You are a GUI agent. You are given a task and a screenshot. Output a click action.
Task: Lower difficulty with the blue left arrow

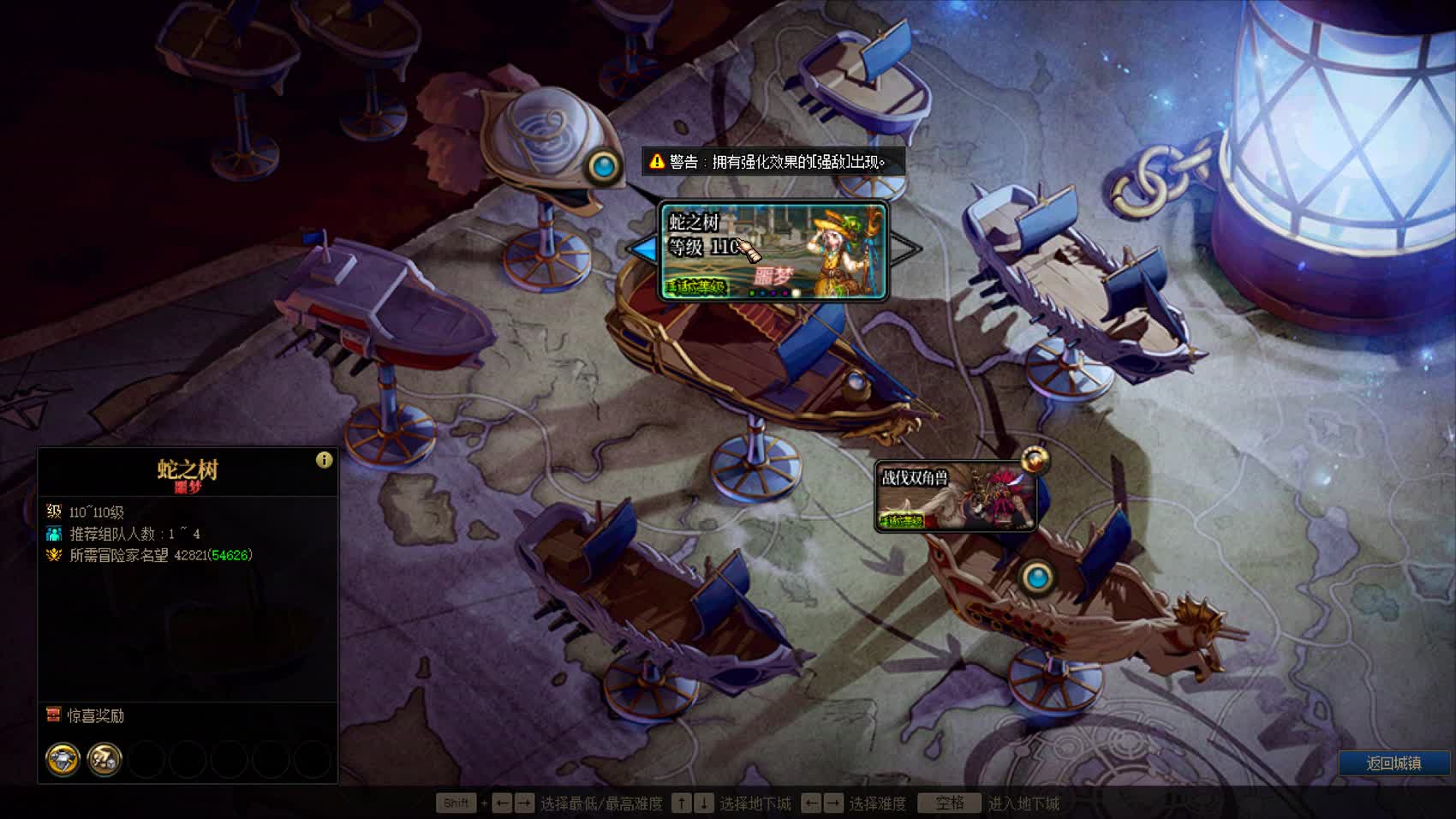[x=643, y=249]
